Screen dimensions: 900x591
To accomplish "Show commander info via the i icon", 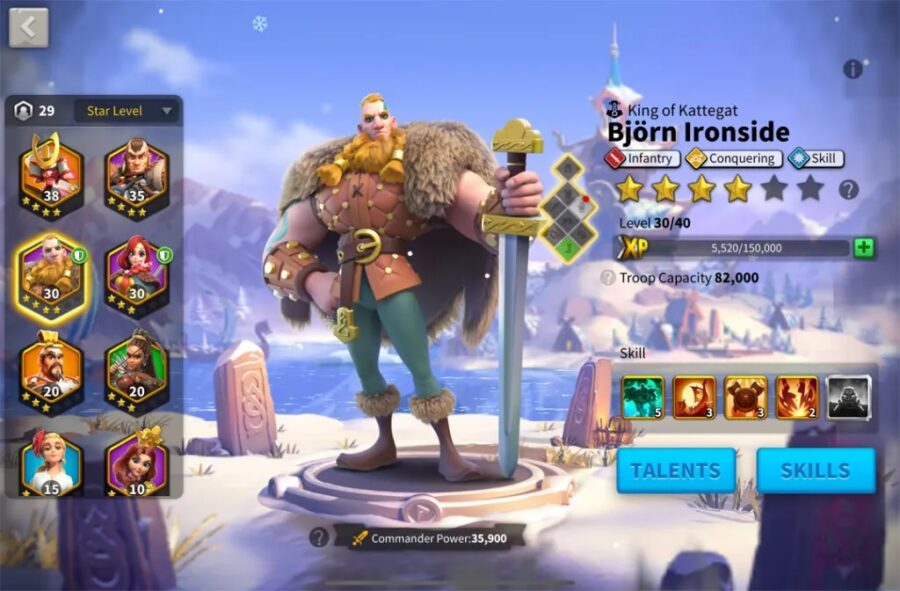I will (852, 69).
